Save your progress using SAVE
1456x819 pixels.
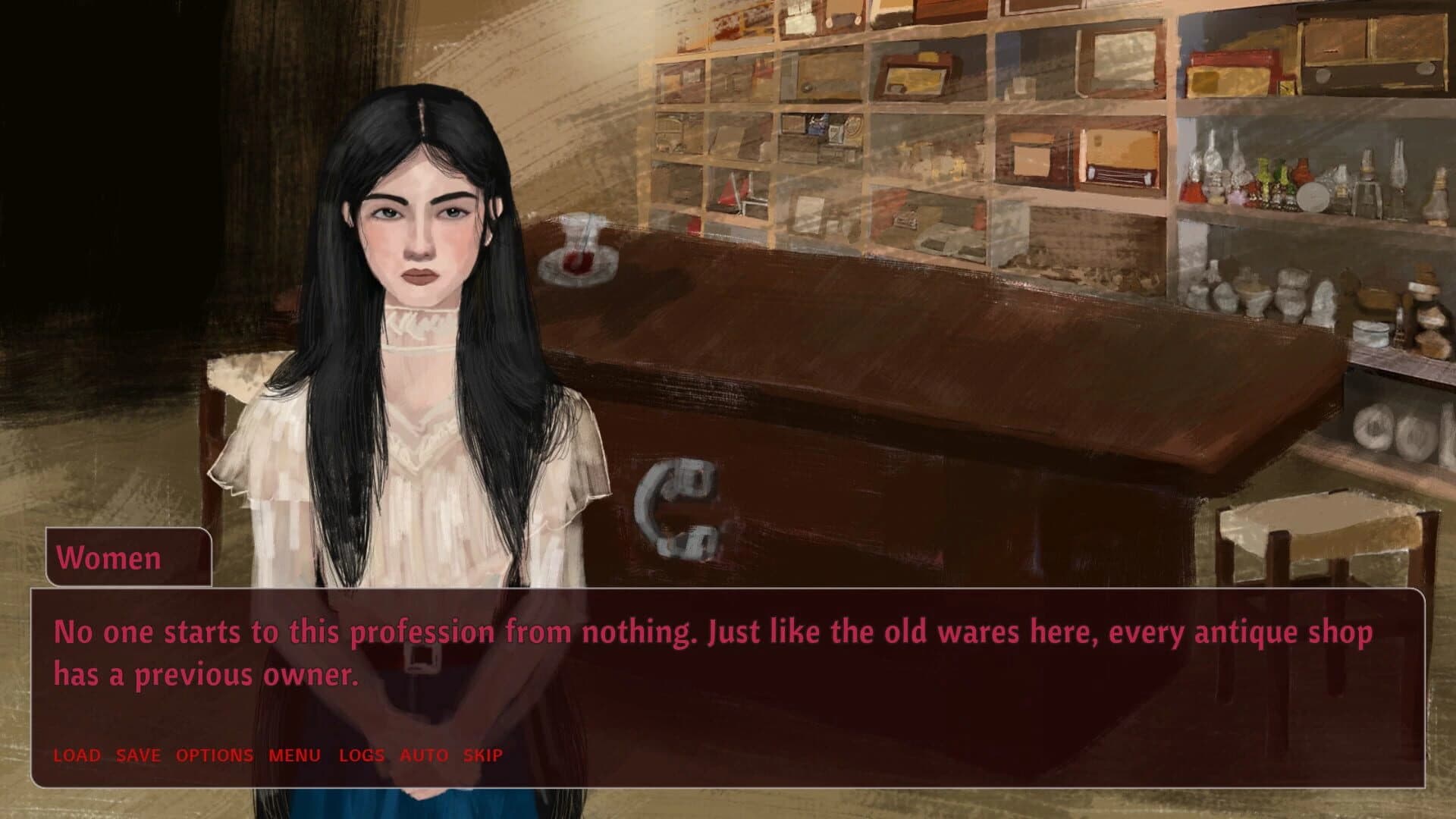136,755
